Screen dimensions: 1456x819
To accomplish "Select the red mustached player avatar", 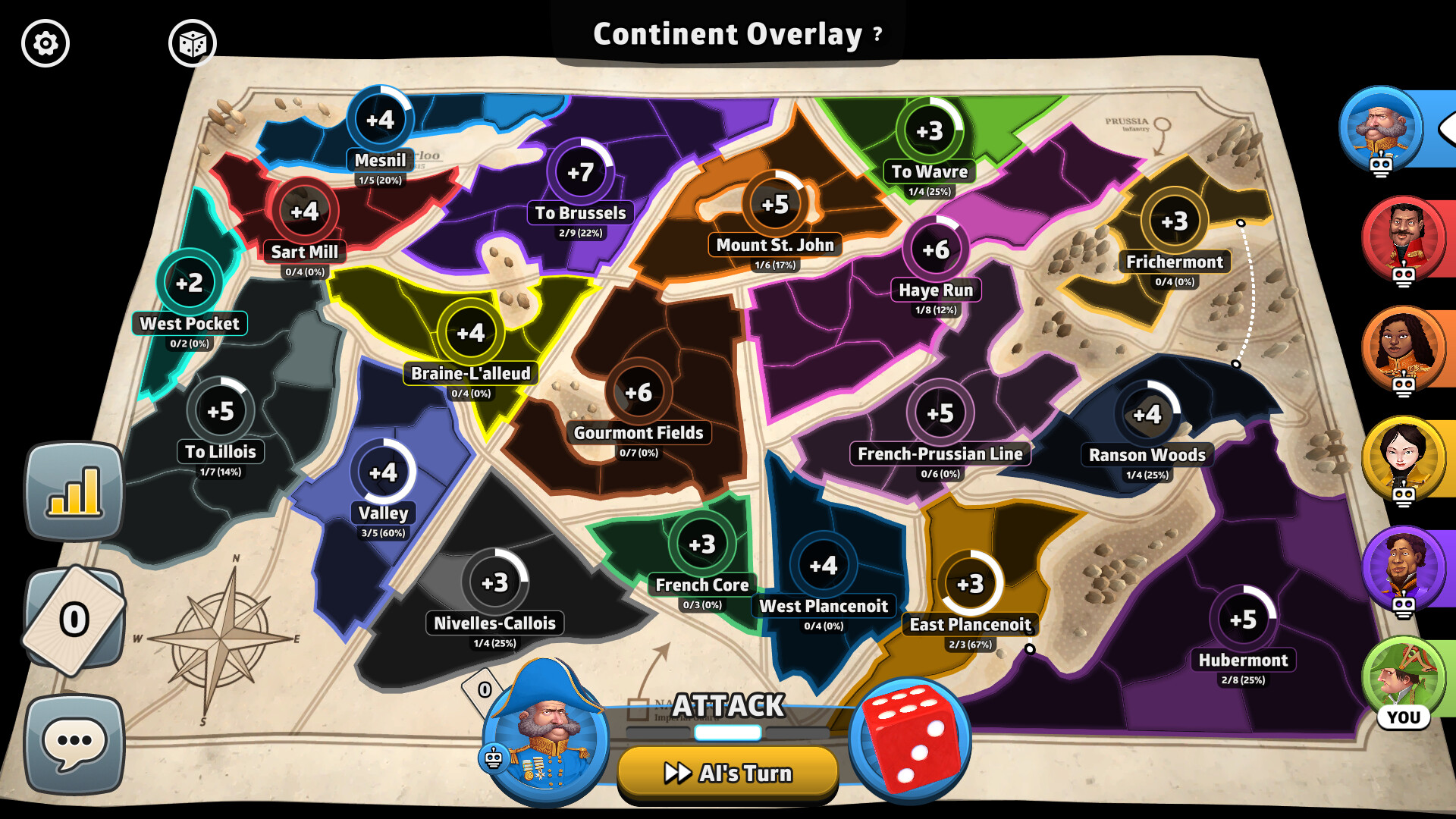I will tap(1403, 237).
